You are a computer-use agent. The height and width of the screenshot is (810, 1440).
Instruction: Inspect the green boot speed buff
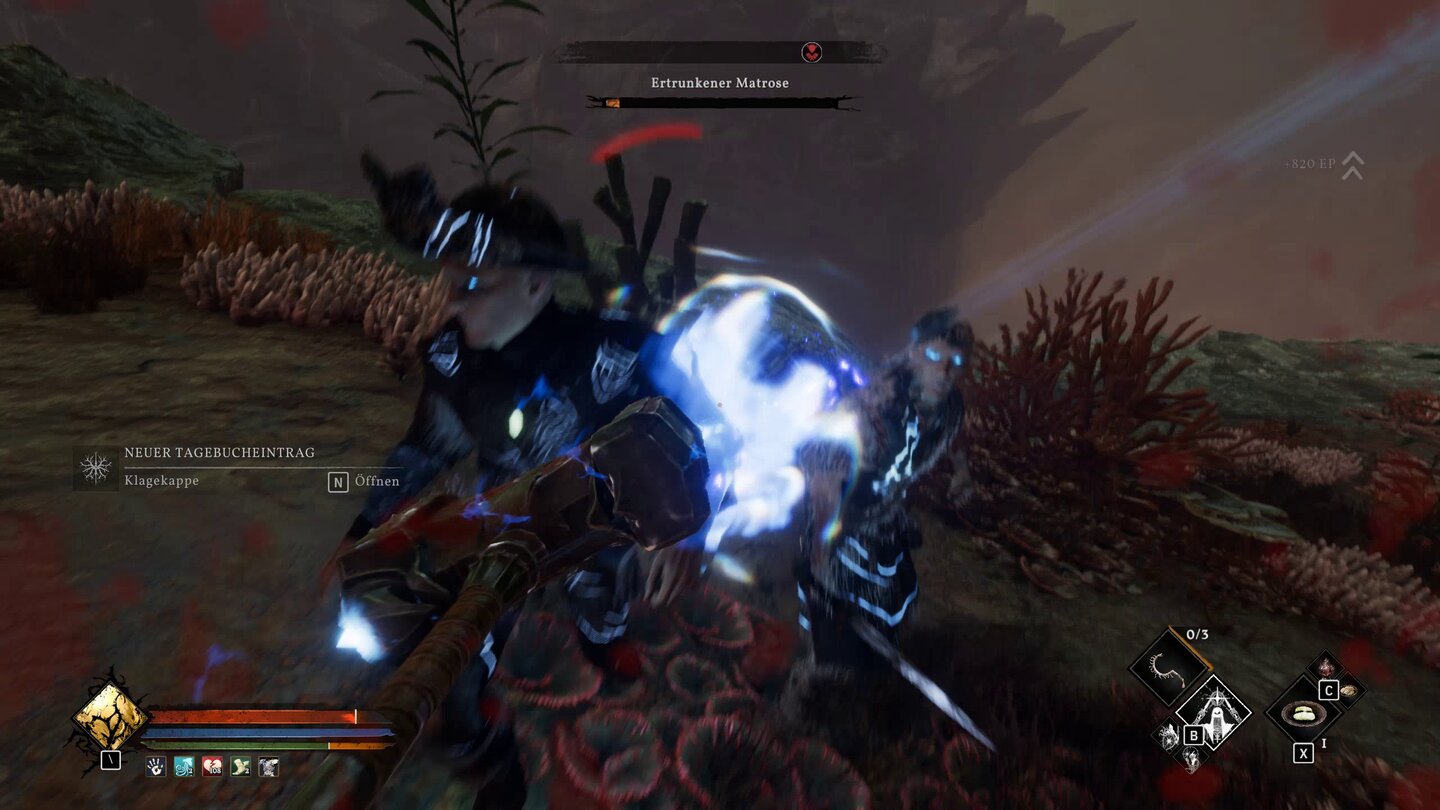pyautogui.click(x=240, y=767)
